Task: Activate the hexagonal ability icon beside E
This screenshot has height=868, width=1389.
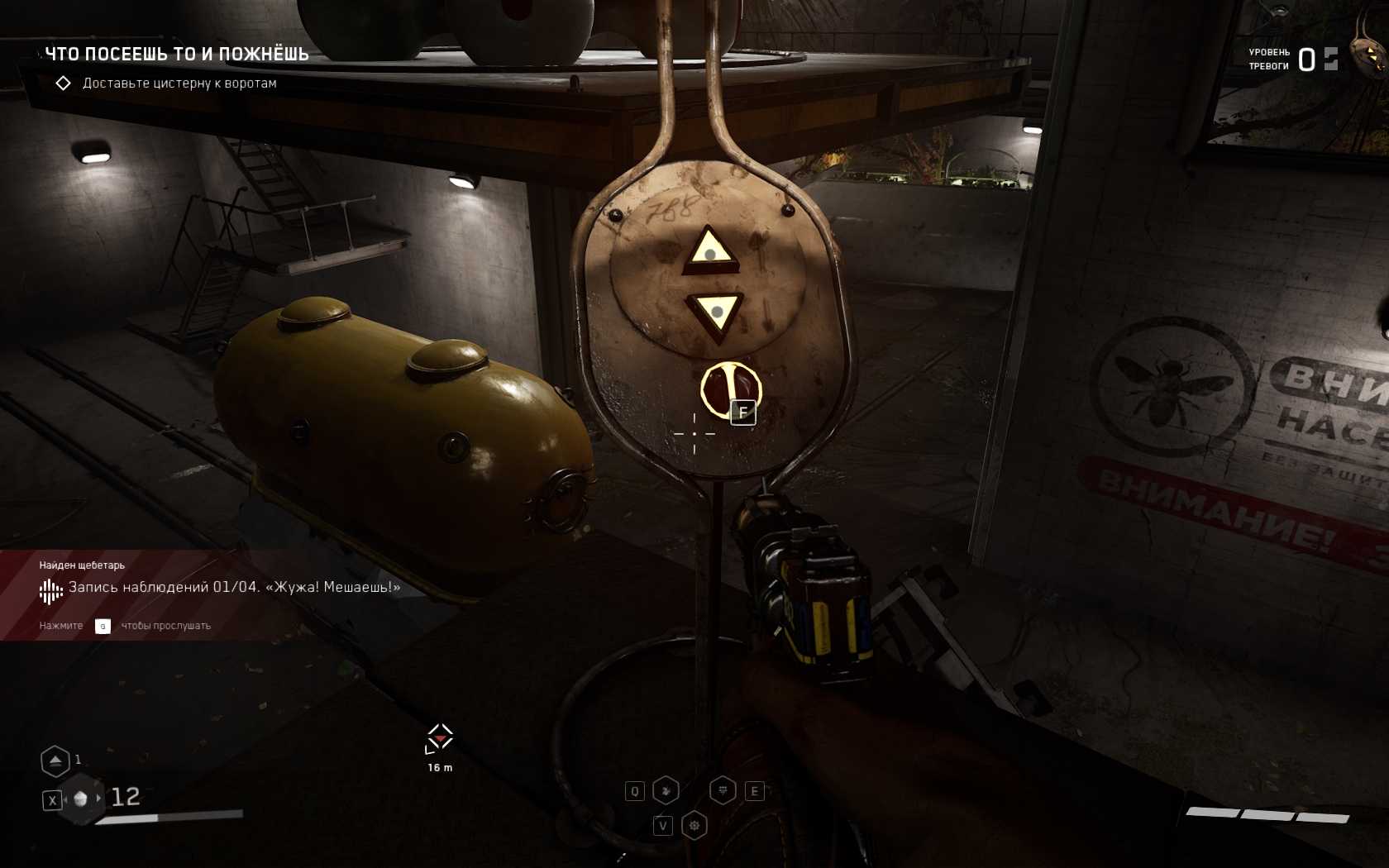Action: [x=723, y=791]
